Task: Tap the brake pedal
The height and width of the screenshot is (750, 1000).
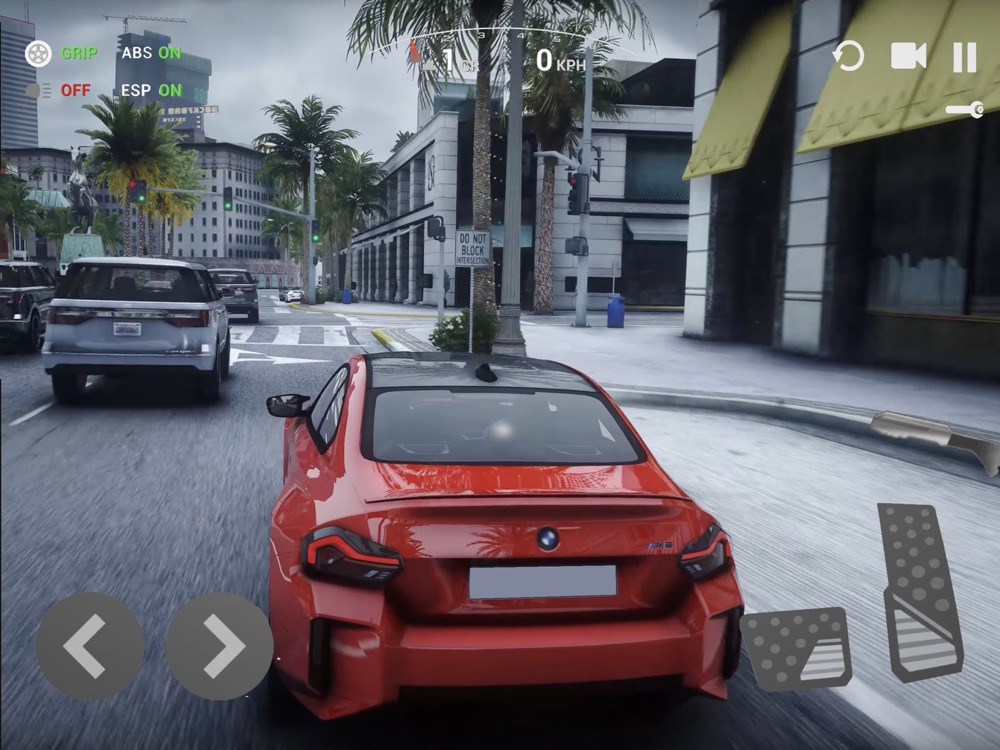Action: (x=796, y=648)
